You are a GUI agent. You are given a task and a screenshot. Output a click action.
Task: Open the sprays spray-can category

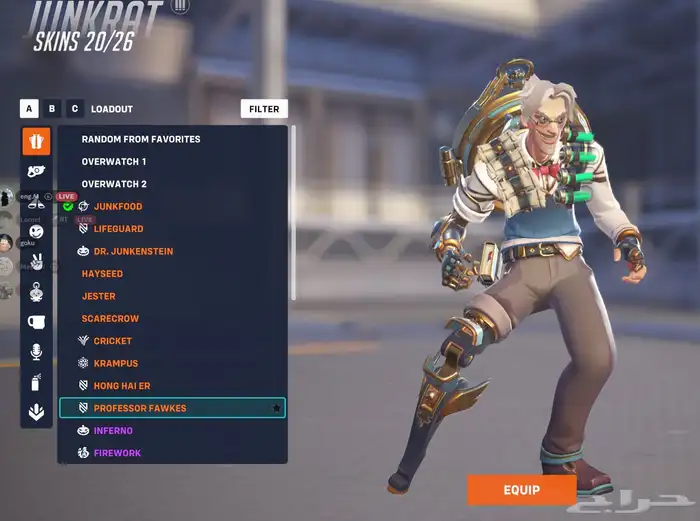click(36, 381)
